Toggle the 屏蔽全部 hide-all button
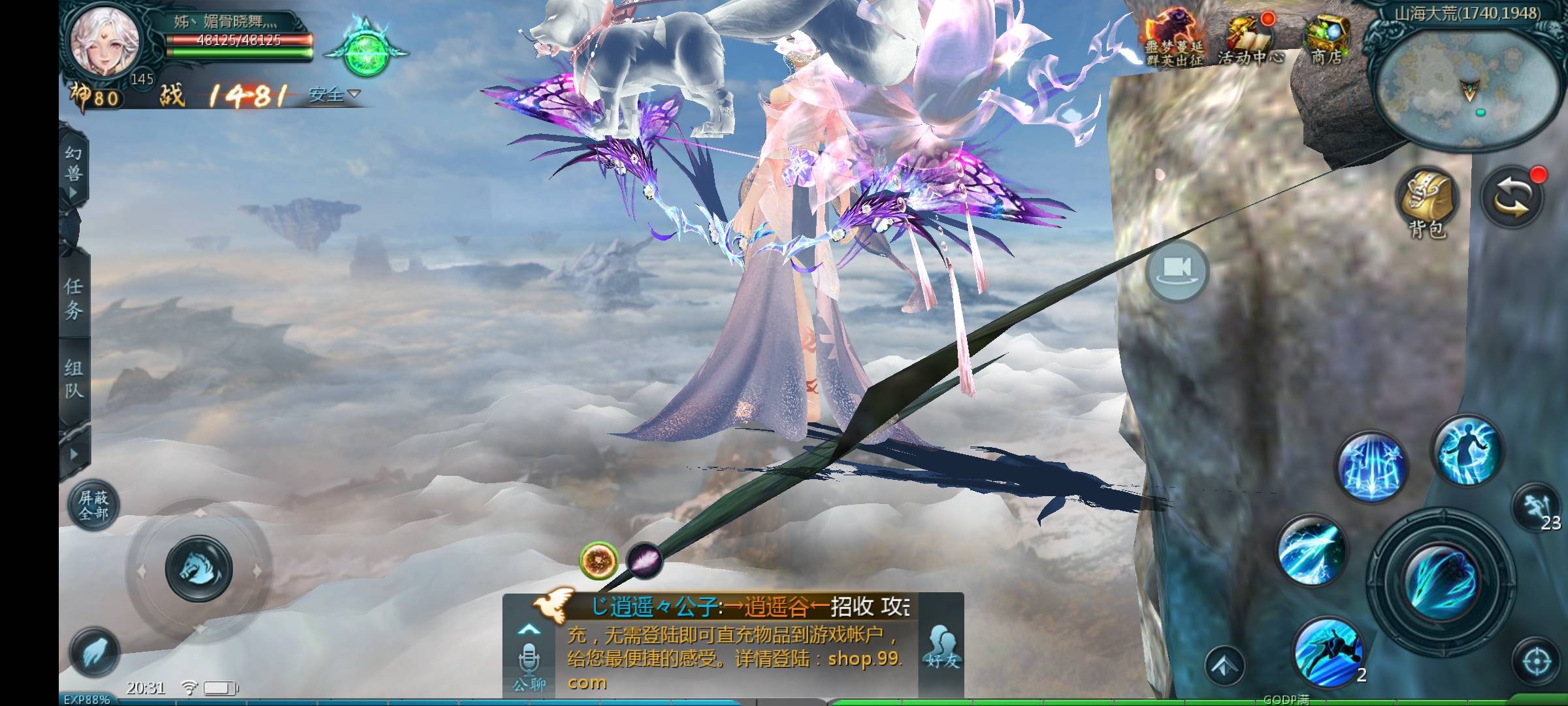This screenshot has width=1568, height=706. click(93, 505)
